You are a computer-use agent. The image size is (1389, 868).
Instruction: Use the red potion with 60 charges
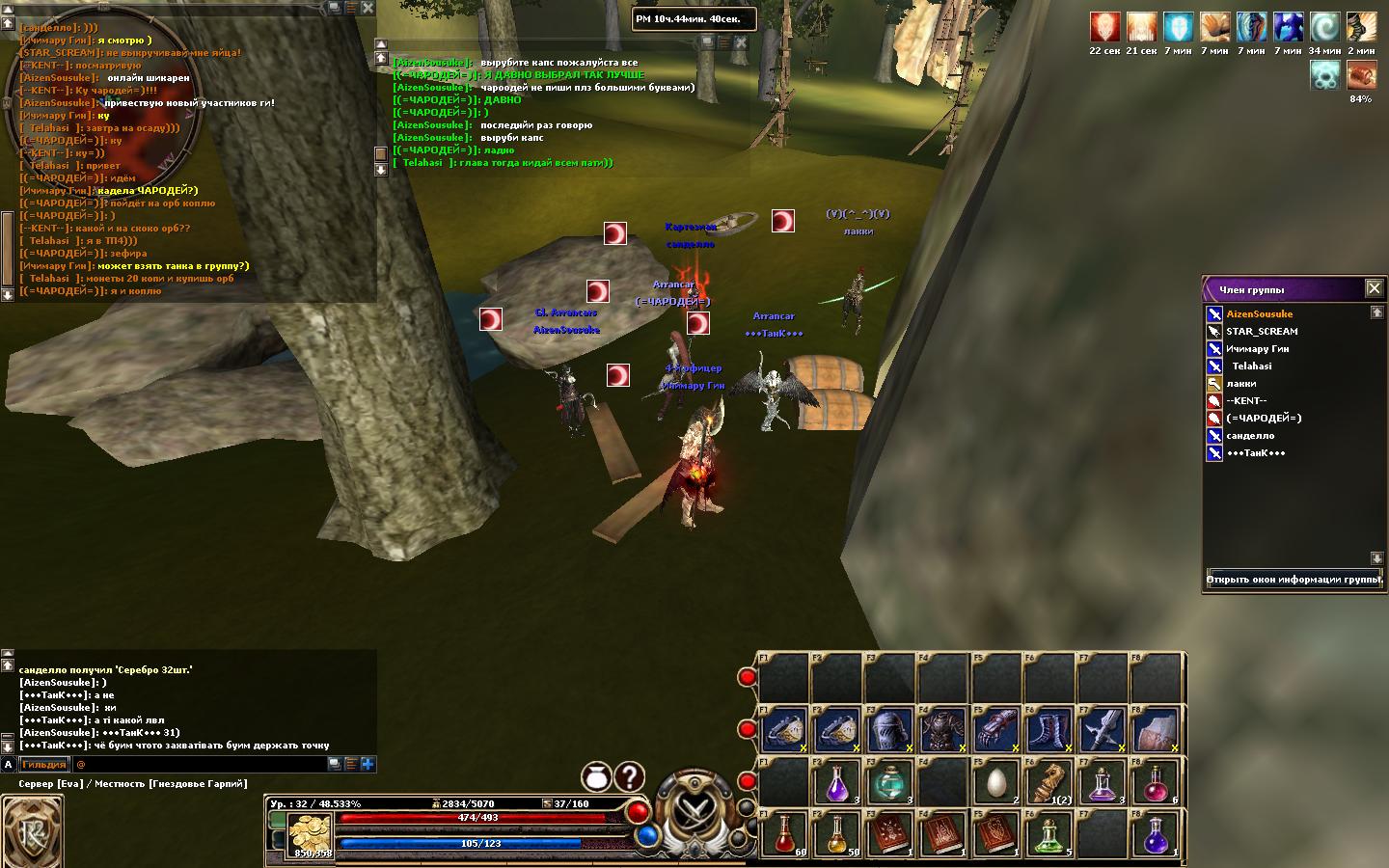point(784,833)
